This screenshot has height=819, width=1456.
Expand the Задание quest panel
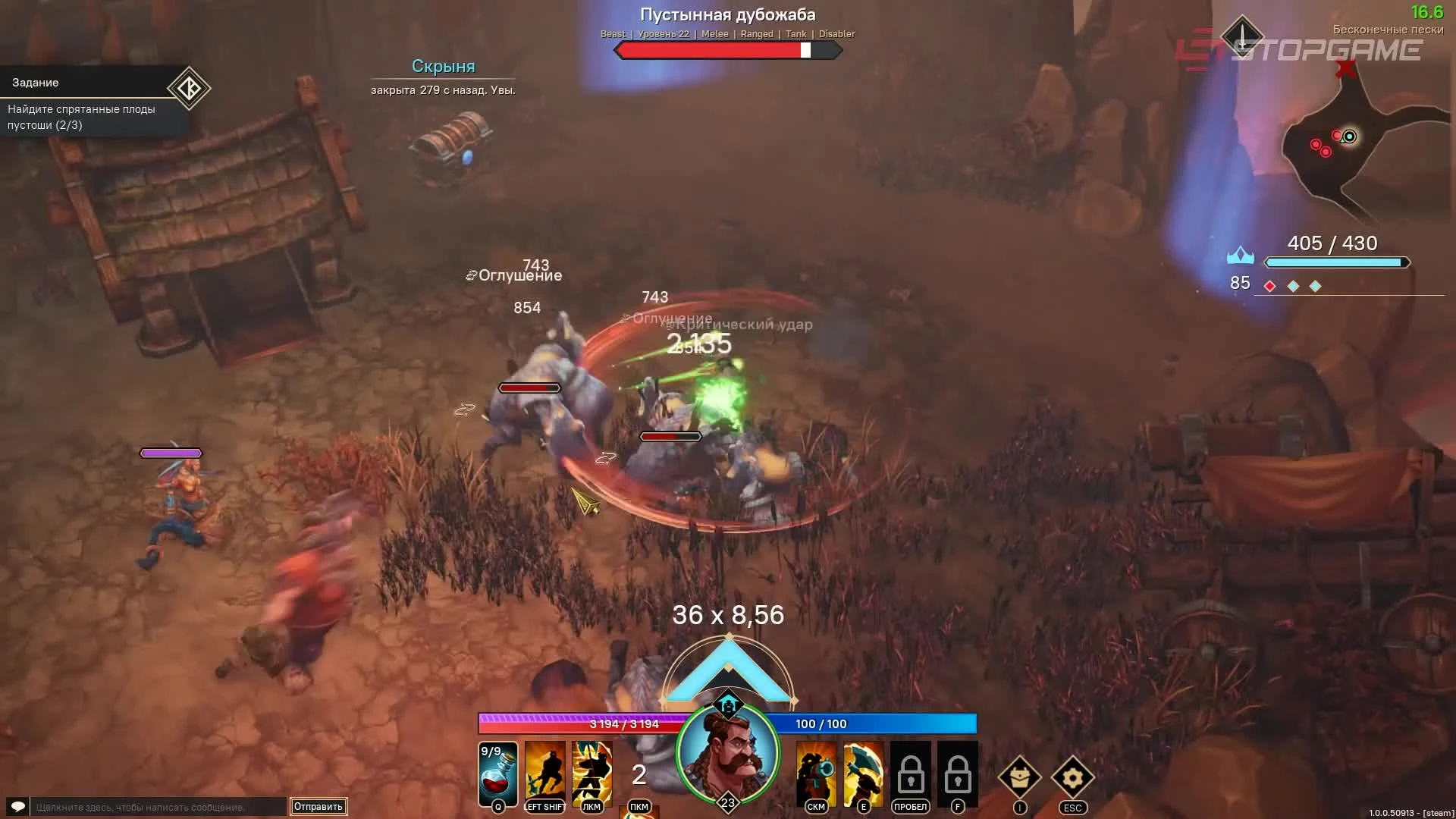coord(34,82)
